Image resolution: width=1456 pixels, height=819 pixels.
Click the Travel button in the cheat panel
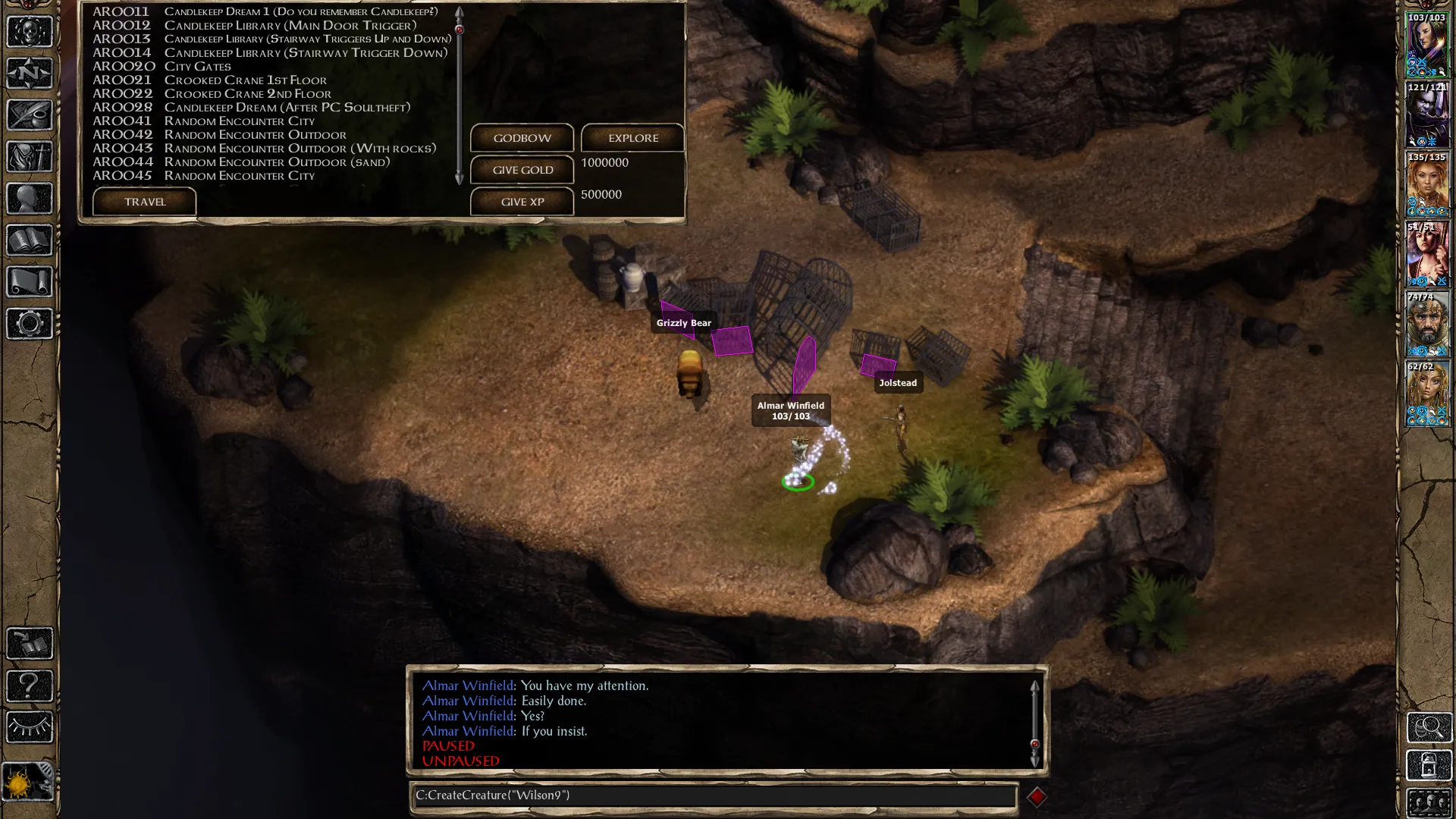tap(144, 202)
